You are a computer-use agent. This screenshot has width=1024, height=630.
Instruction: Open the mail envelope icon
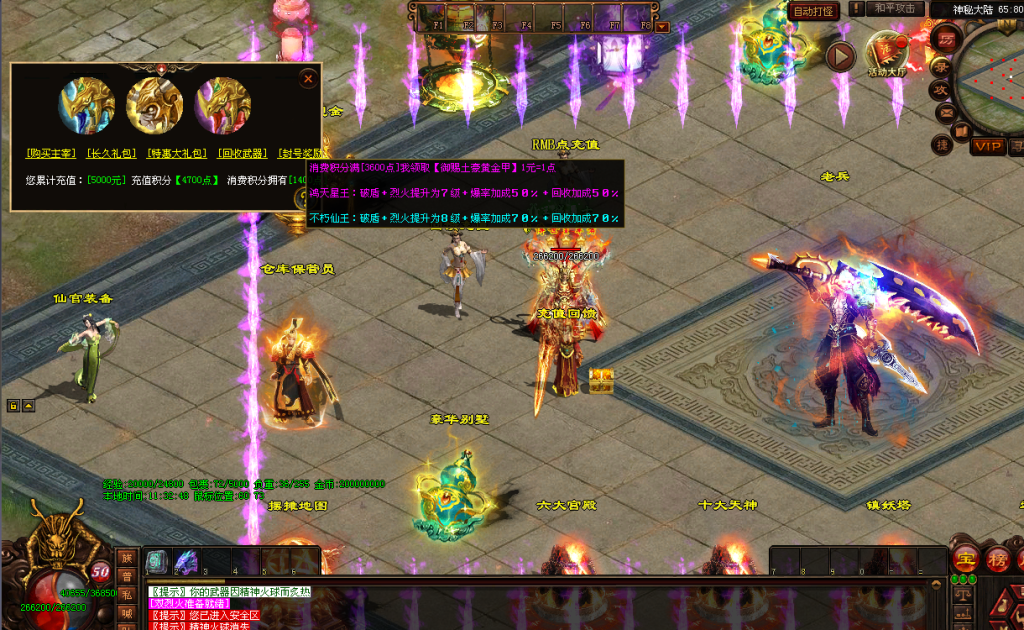(x=945, y=114)
